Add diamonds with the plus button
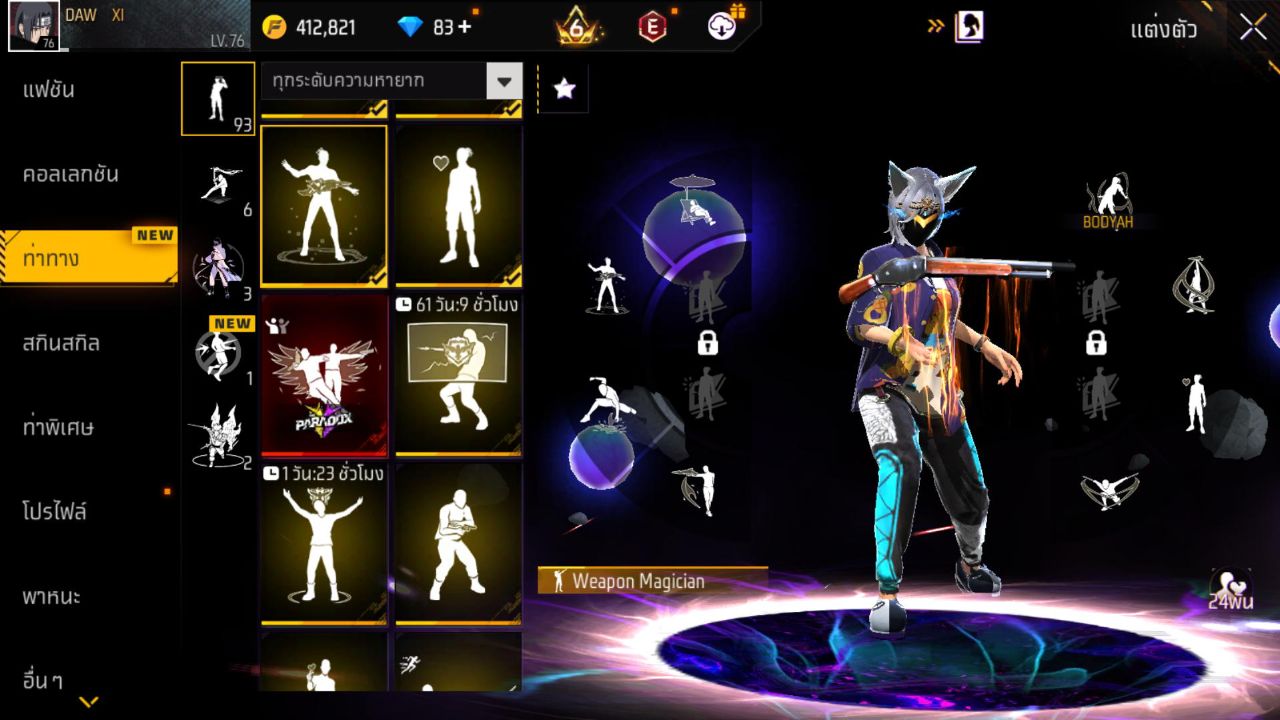1280x720 pixels. [464, 27]
